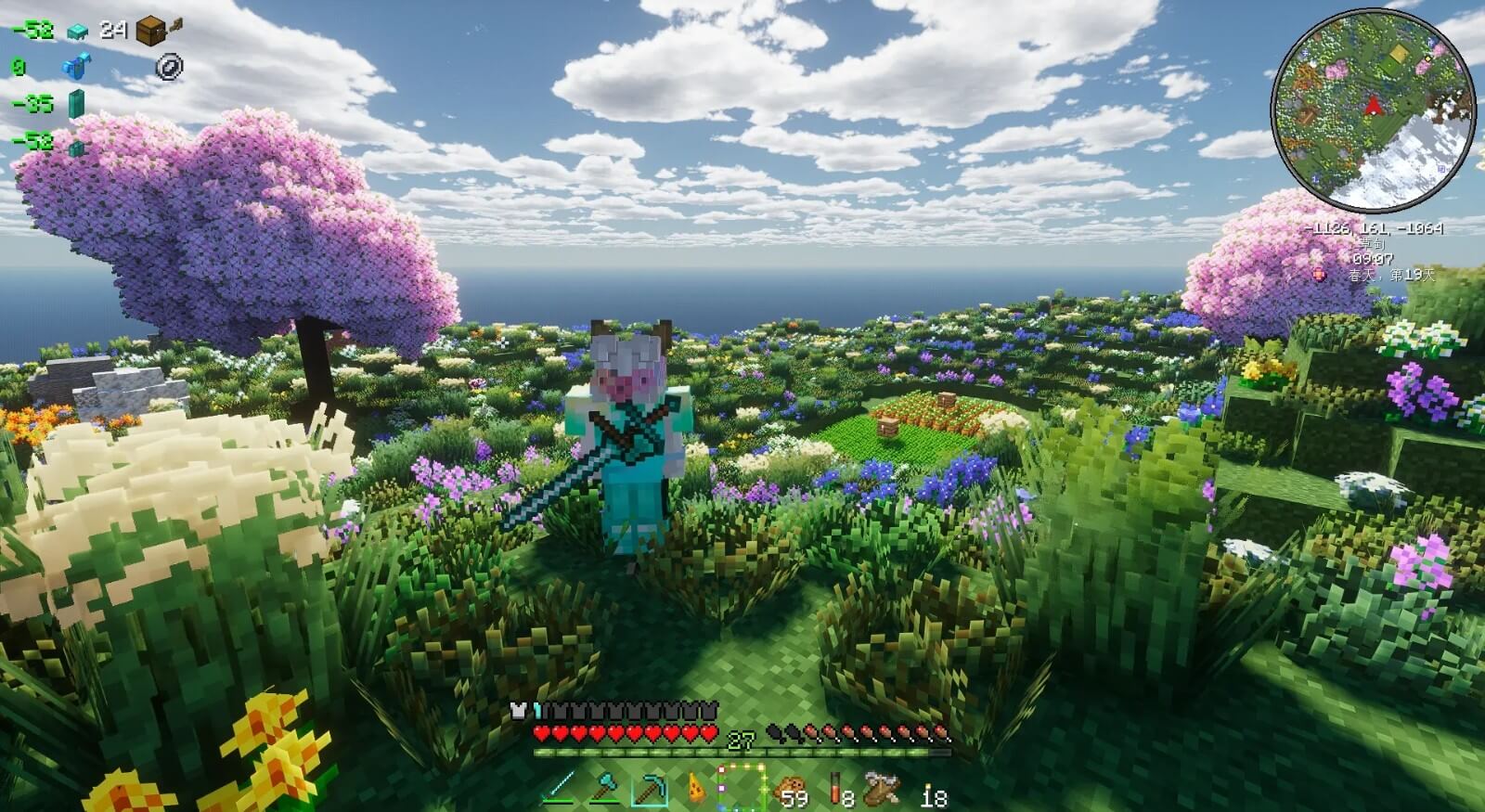Screen dimensions: 1485x812
Task: Click the diamond leggings status icon
Action: click(75, 103)
